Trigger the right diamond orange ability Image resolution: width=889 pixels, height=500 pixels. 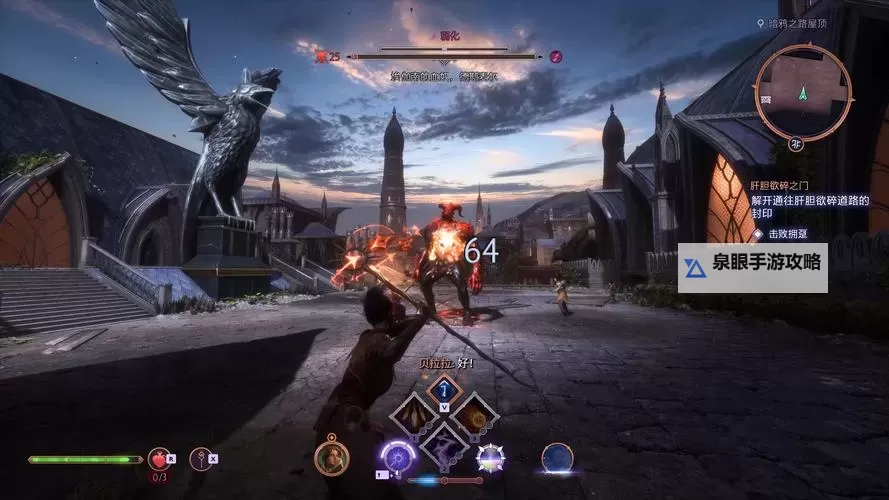(x=475, y=415)
